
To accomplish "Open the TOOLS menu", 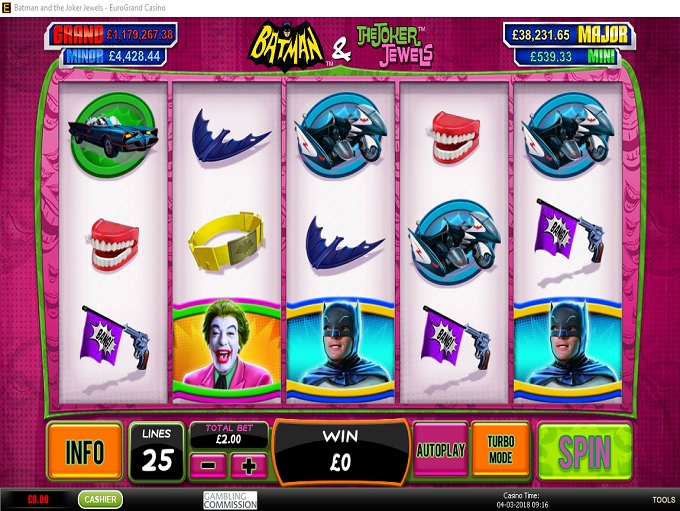I will point(663,500).
